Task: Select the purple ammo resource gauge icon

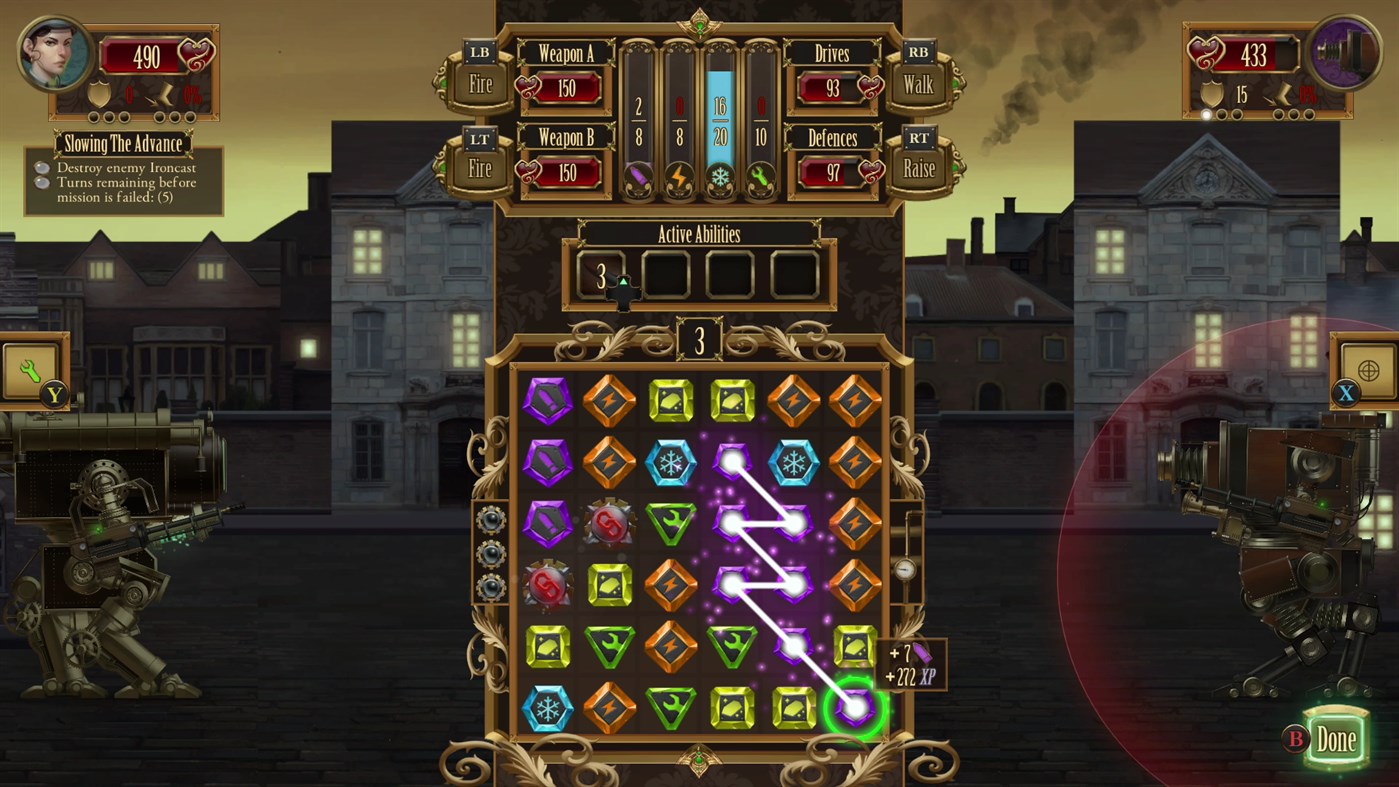Action: (637, 178)
